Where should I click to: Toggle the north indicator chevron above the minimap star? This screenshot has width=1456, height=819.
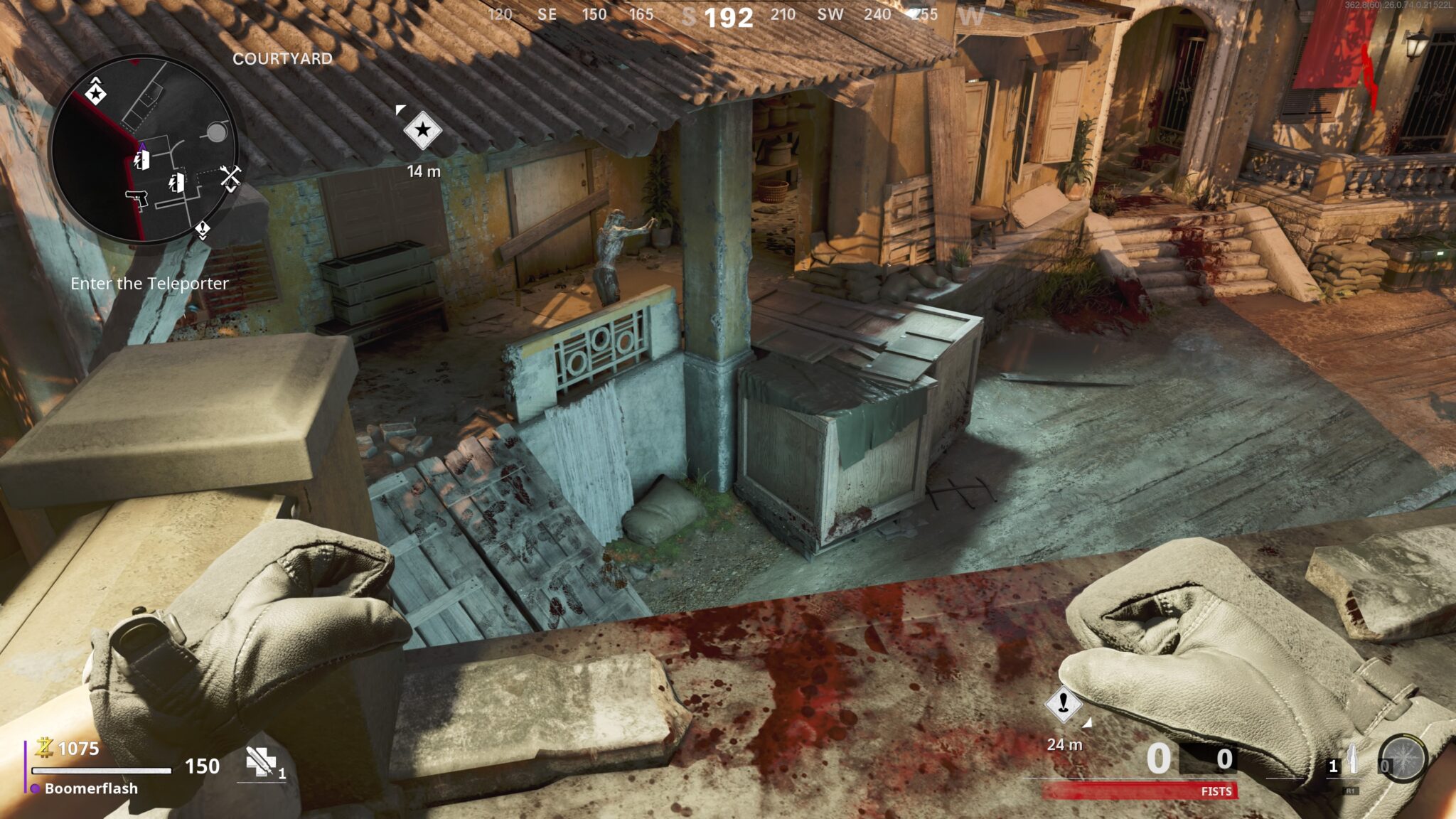click(95, 80)
